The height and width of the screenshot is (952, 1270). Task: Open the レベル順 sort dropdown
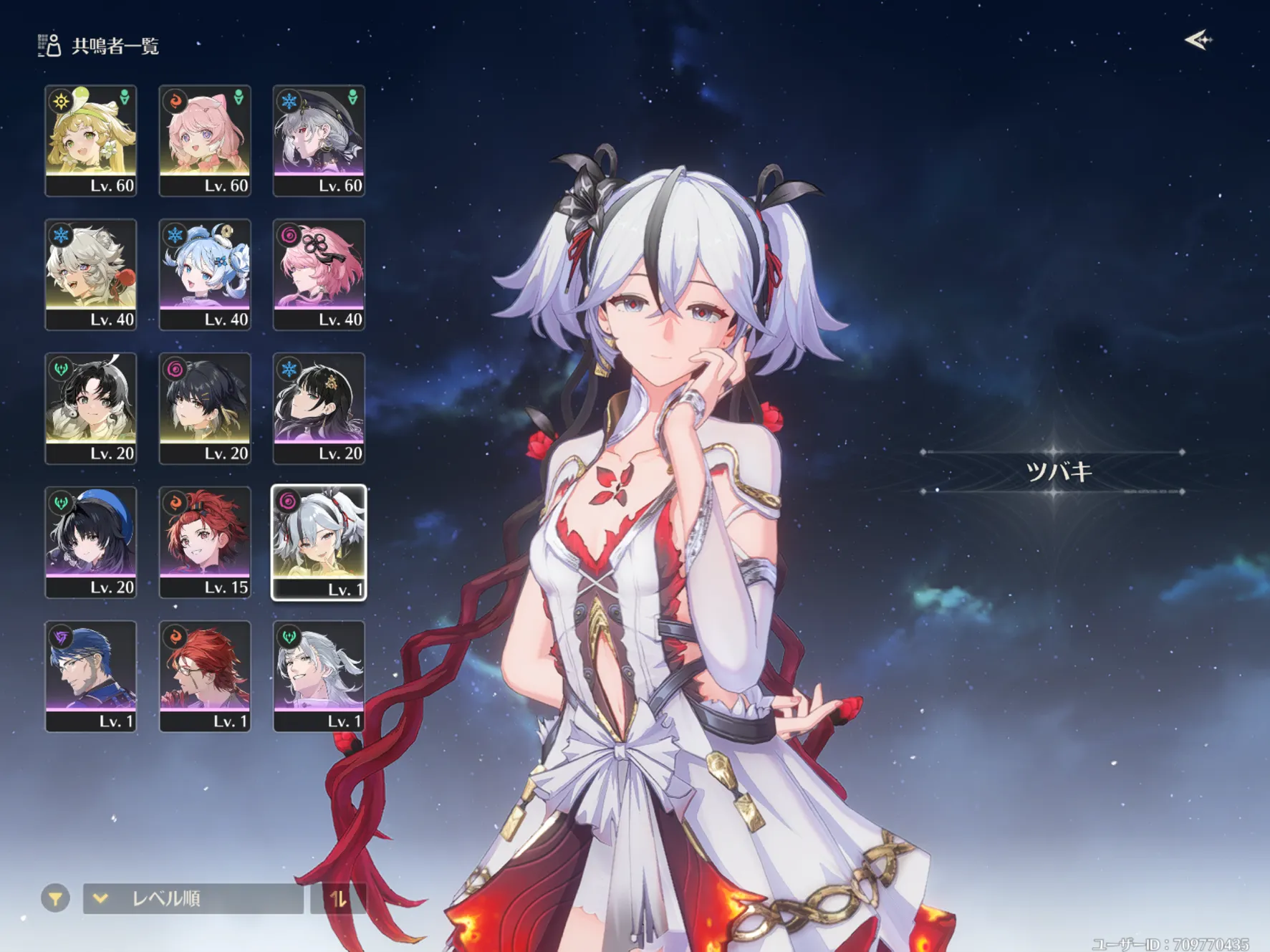[193, 898]
